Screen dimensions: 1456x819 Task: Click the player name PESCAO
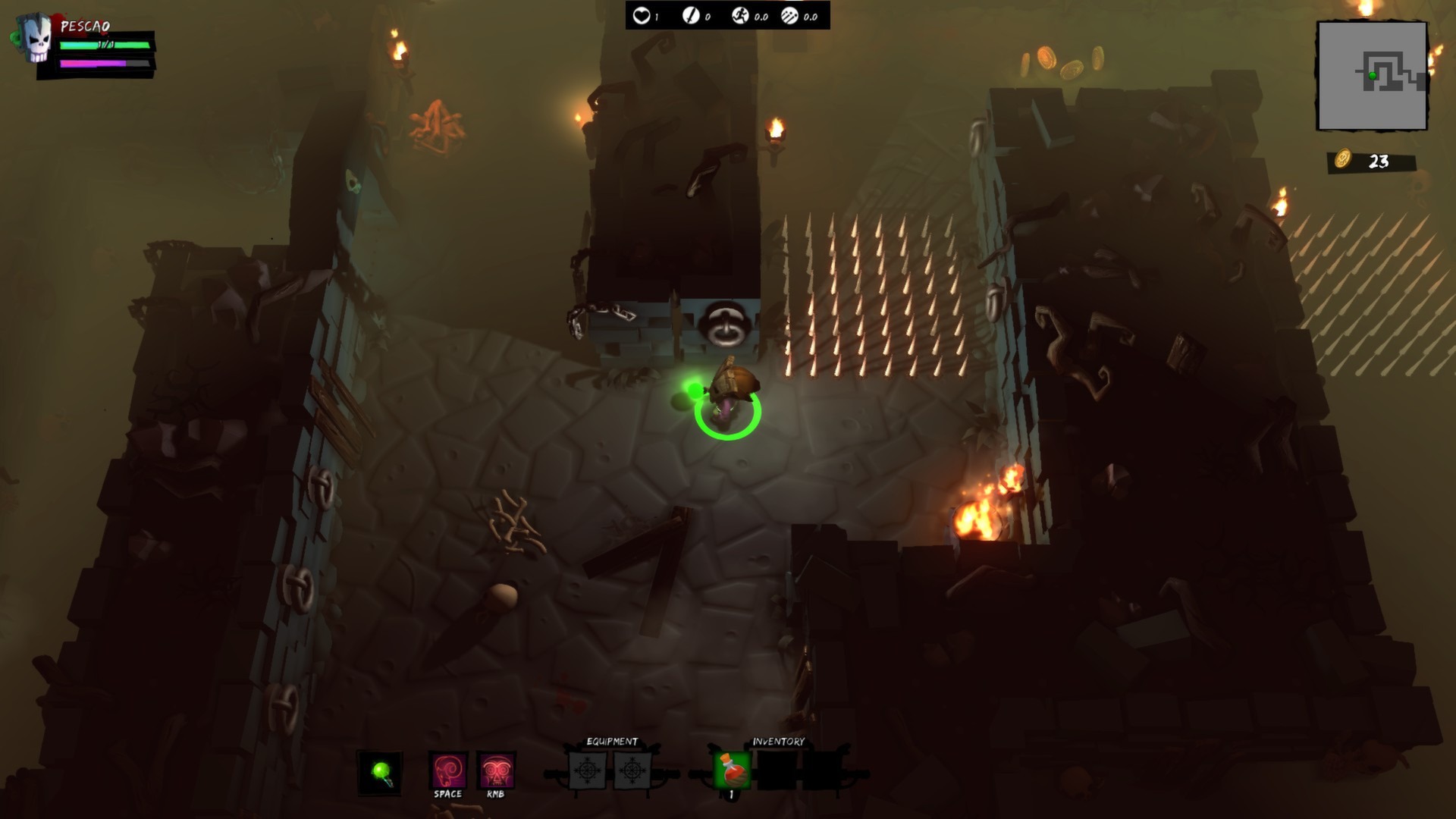[x=85, y=27]
